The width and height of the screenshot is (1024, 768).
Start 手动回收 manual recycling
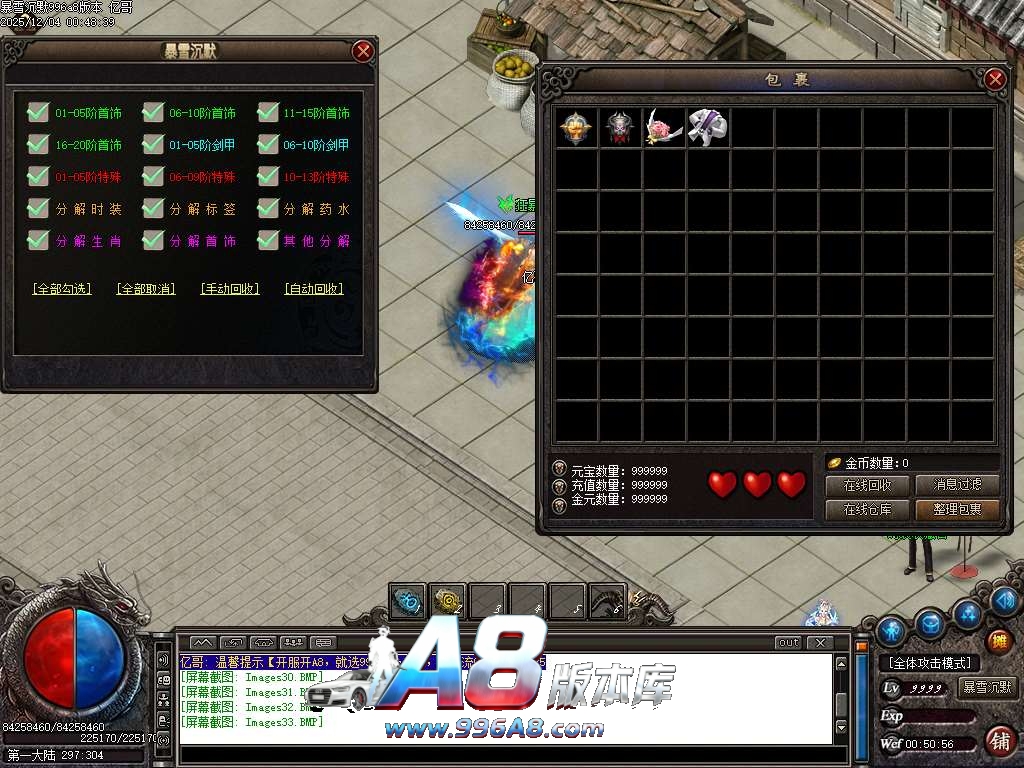(x=230, y=289)
